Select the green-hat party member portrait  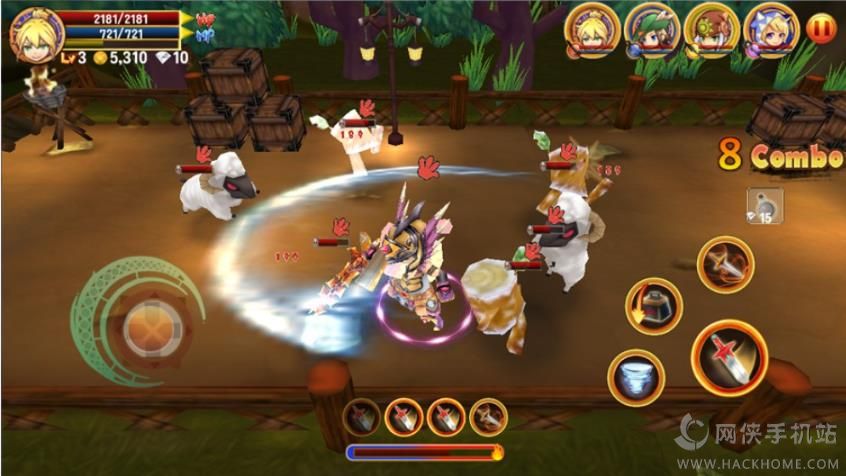pos(652,31)
